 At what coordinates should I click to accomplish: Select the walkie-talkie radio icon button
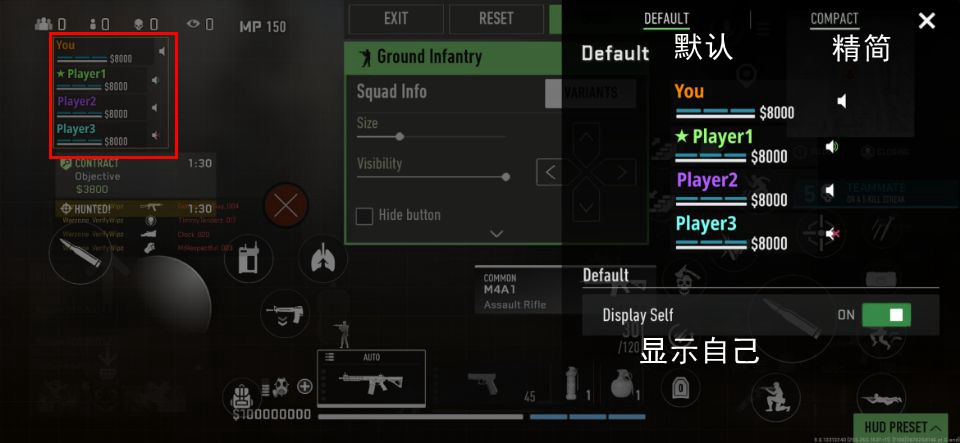click(249, 261)
